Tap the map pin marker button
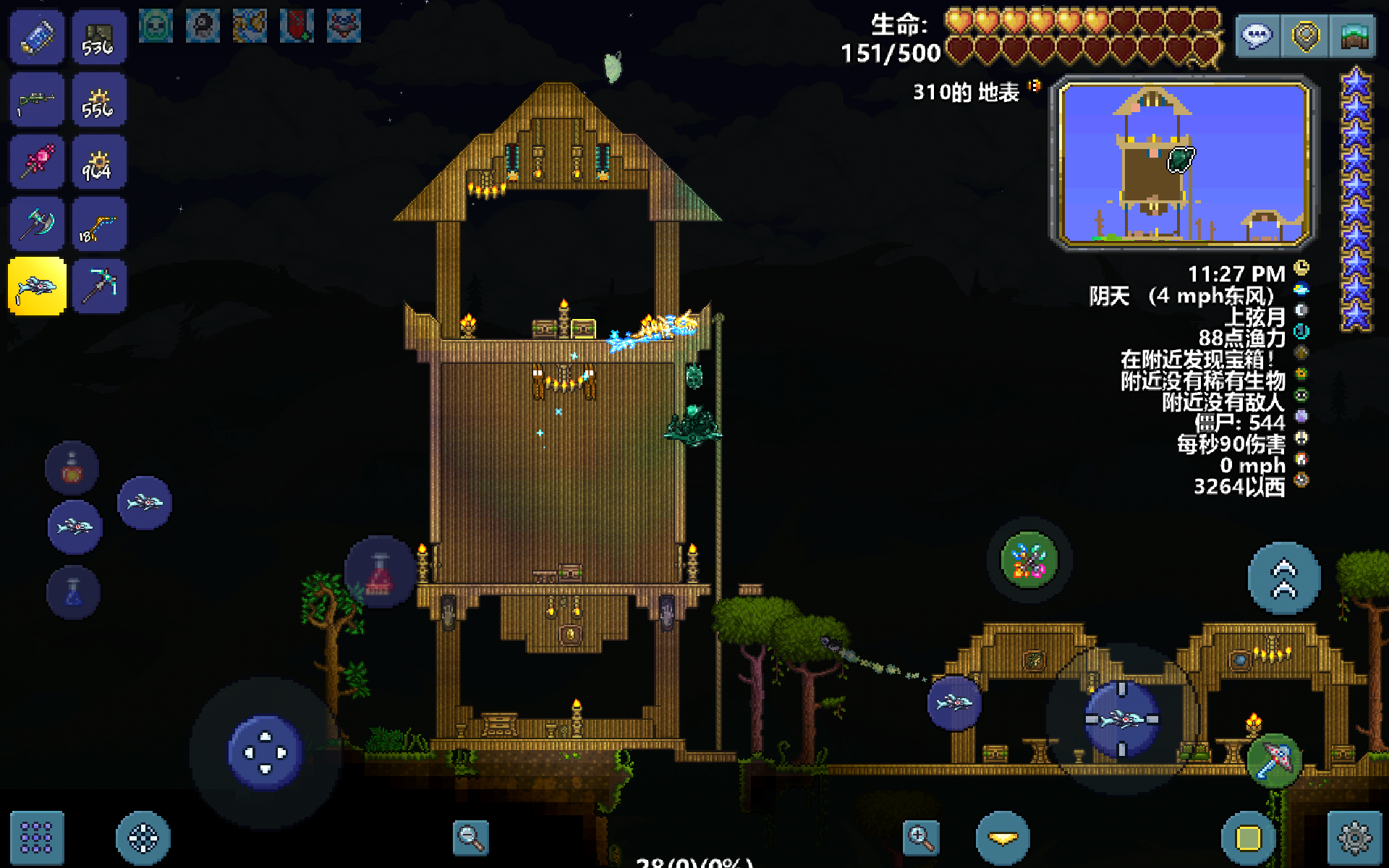 click(x=1305, y=35)
